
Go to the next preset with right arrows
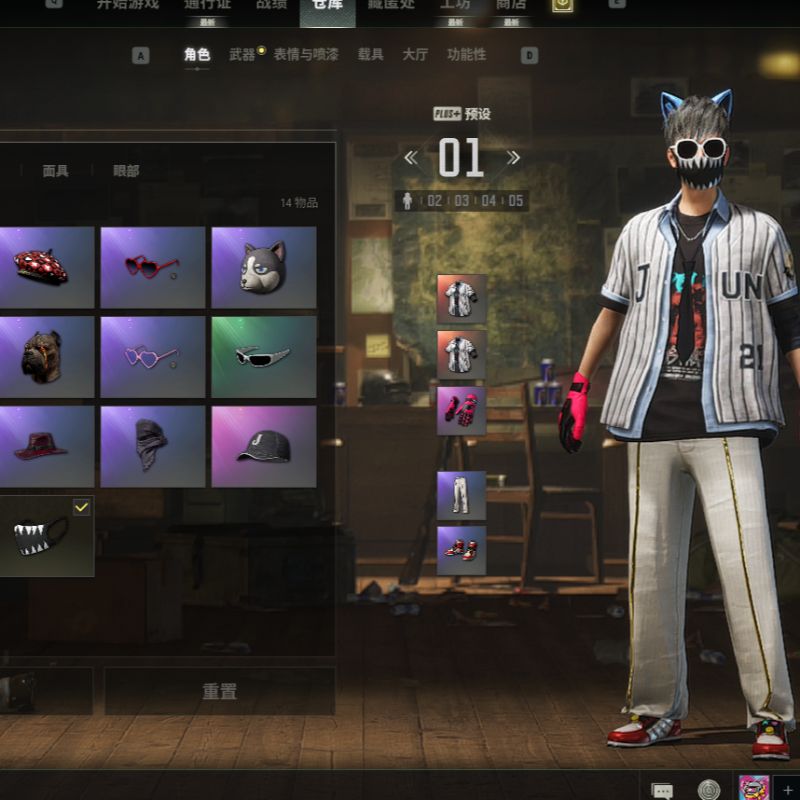coord(513,158)
